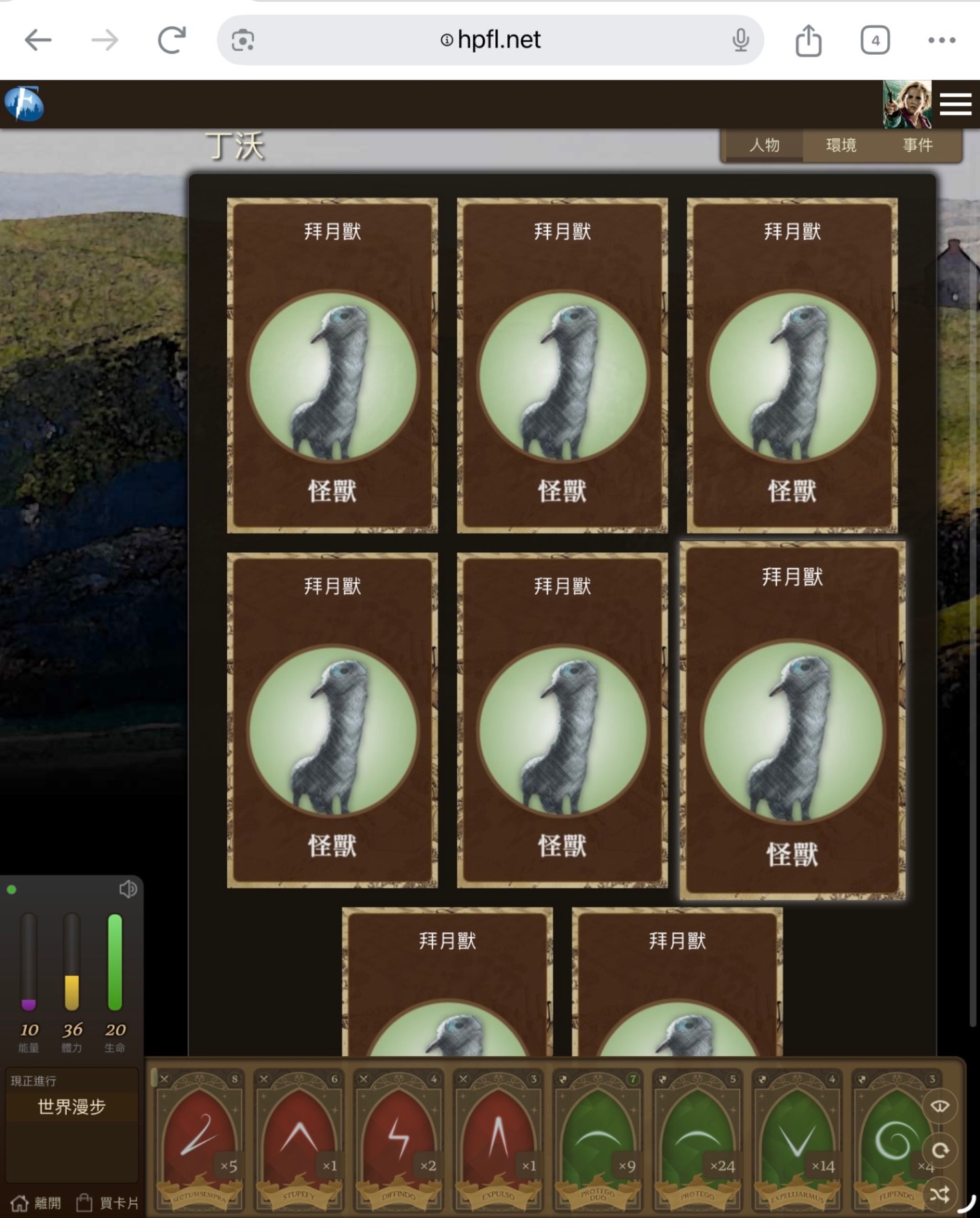Click the shuffle arrows button
This screenshot has height=1218, width=980.
click(x=940, y=1194)
